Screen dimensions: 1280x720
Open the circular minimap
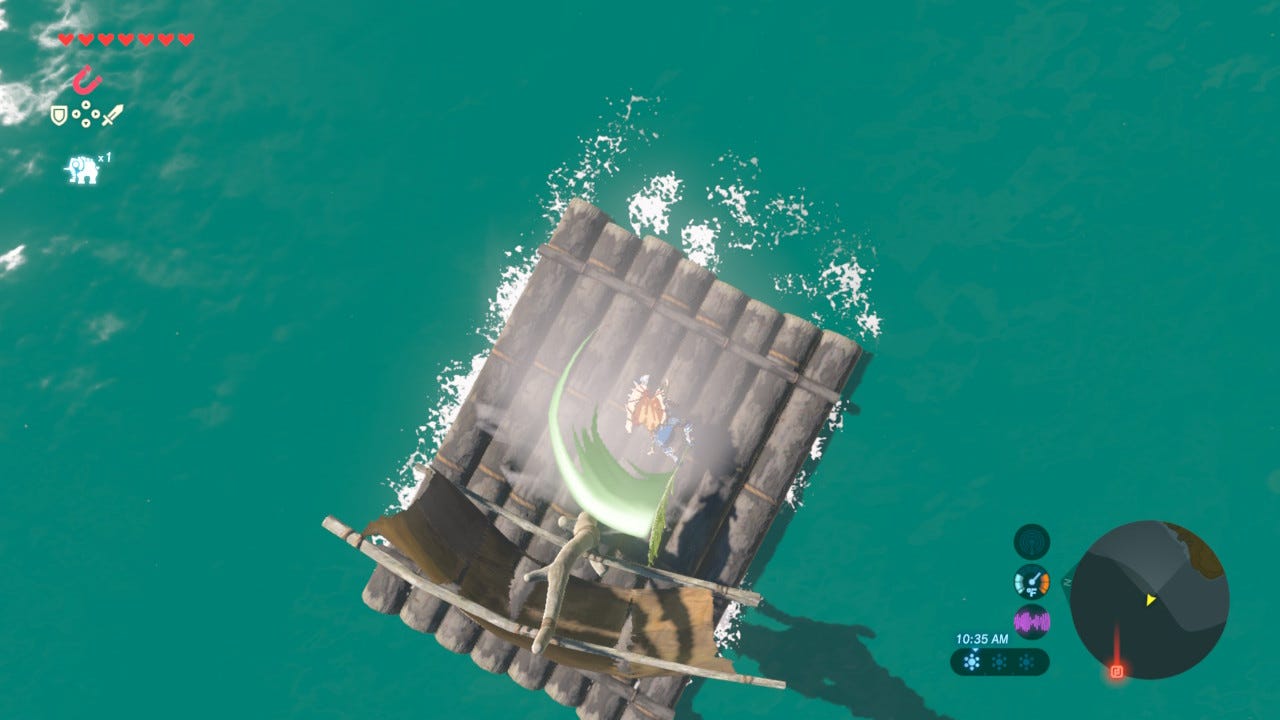pyautogui.click(x=1149, y=600)
